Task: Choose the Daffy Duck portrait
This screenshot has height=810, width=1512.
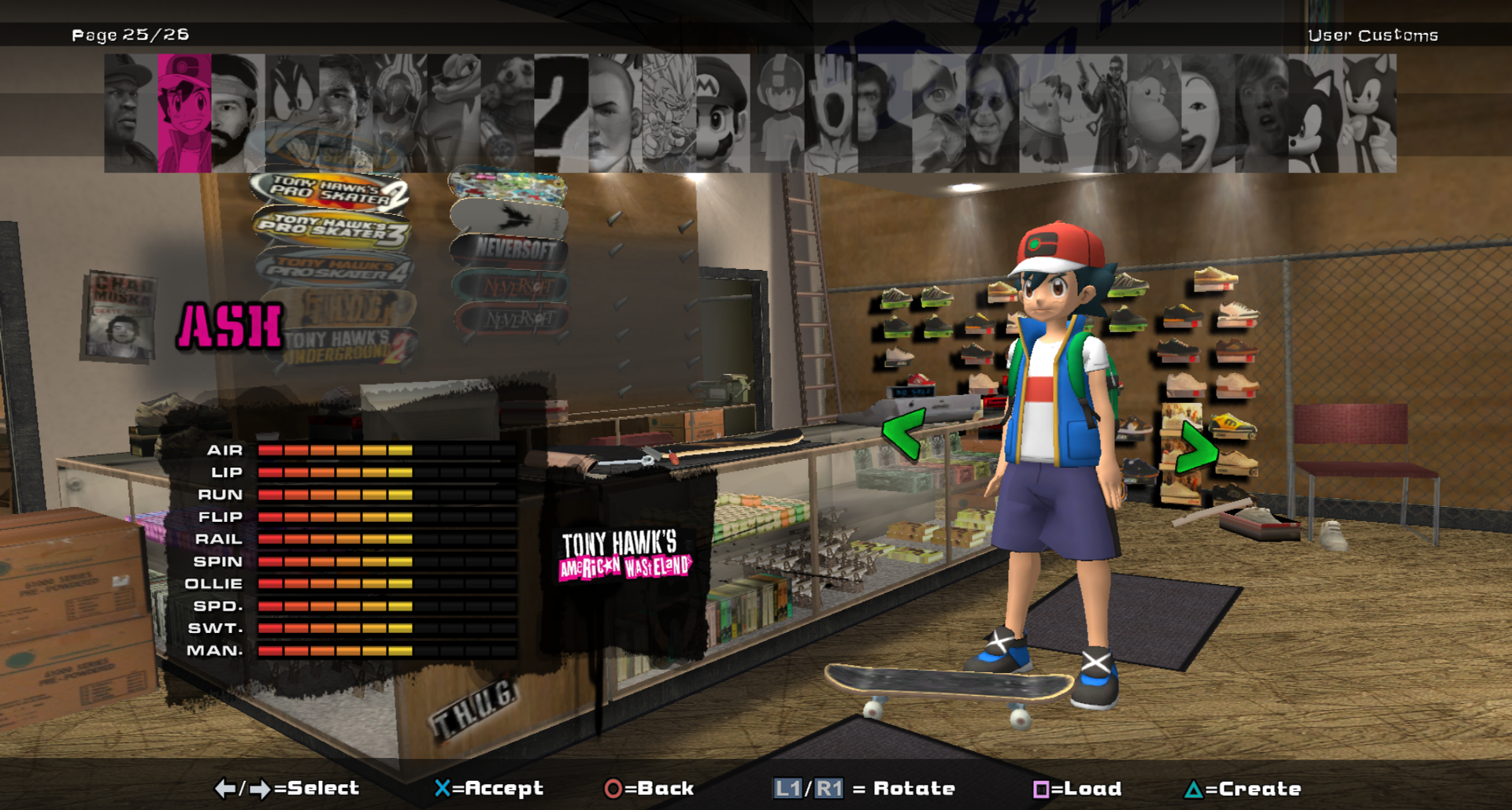Action: point(291,113)
